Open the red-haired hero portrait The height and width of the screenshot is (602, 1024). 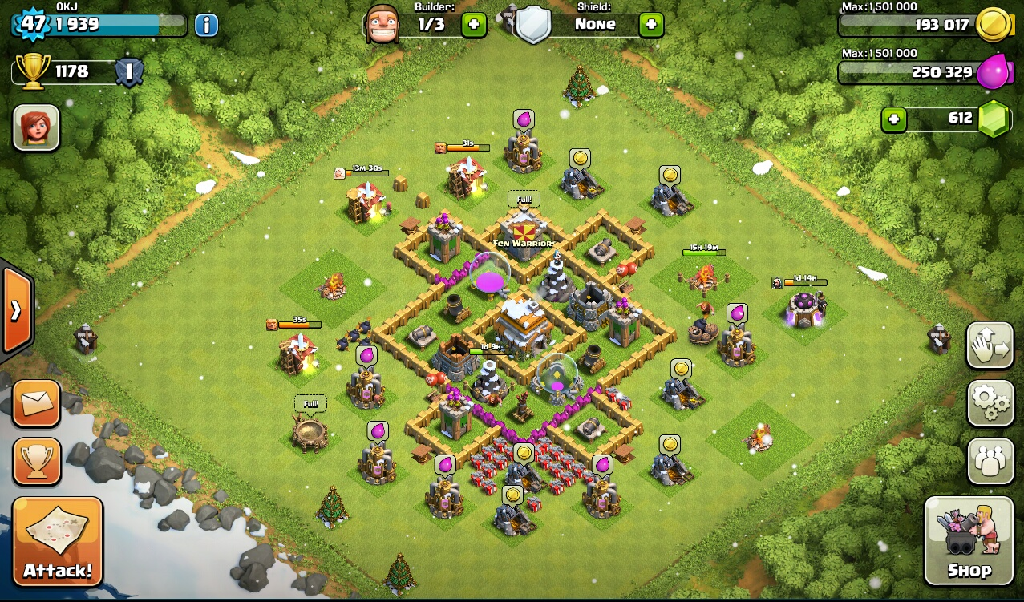[x=36, y=128]
